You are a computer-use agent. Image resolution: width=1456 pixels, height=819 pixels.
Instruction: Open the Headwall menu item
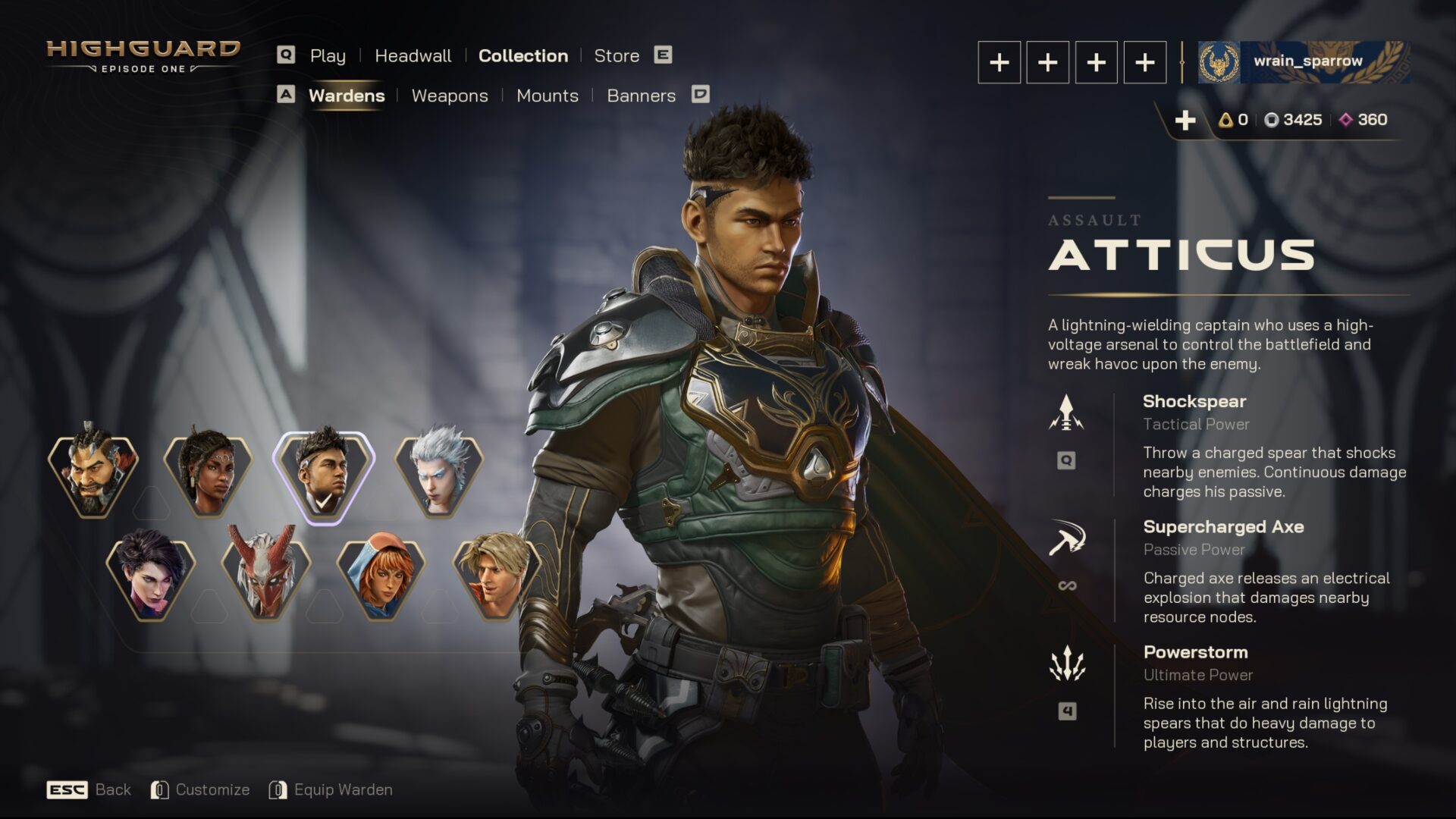pos(413,55)
